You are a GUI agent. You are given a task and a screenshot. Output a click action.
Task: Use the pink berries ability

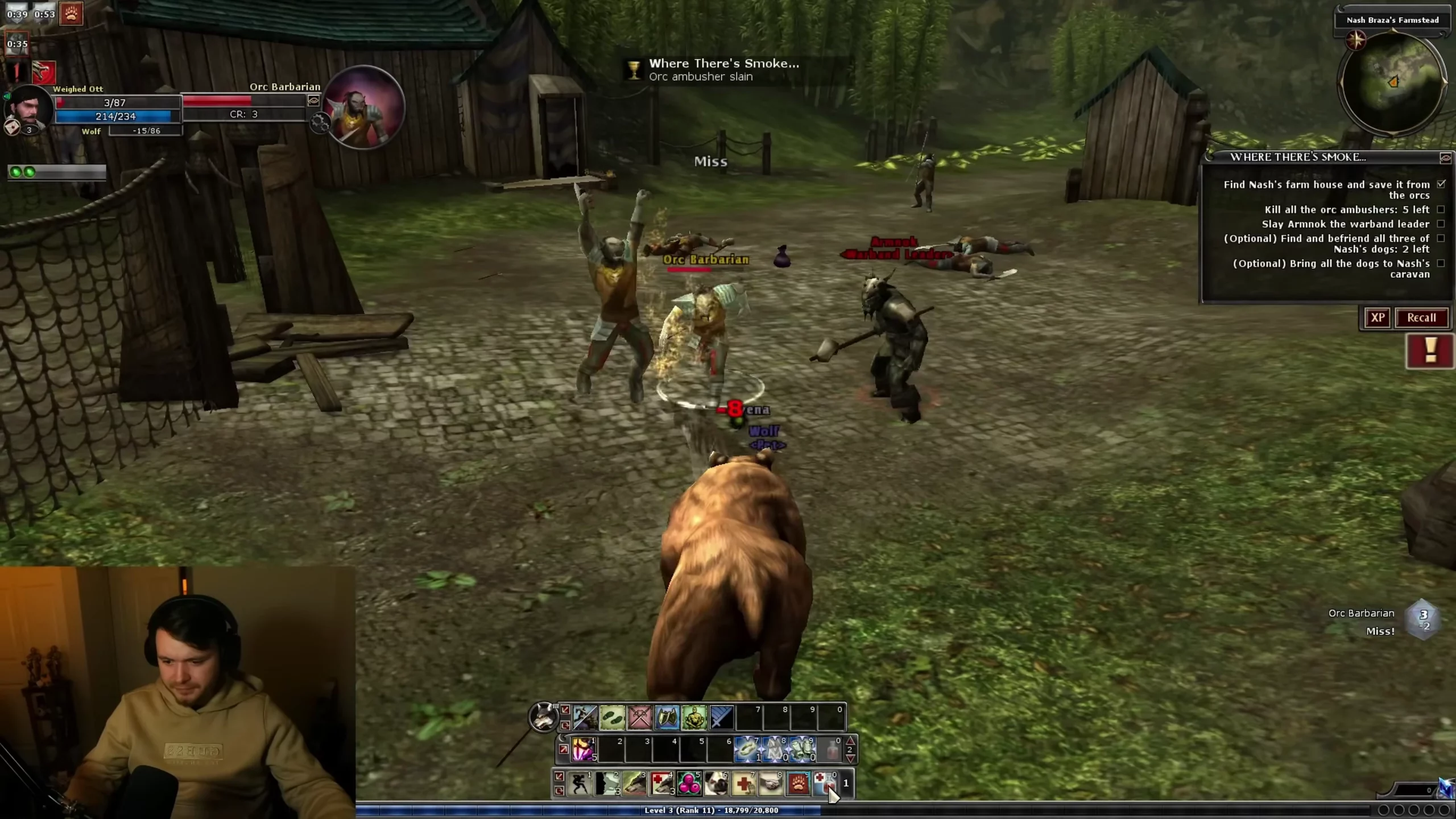(689, 784)
